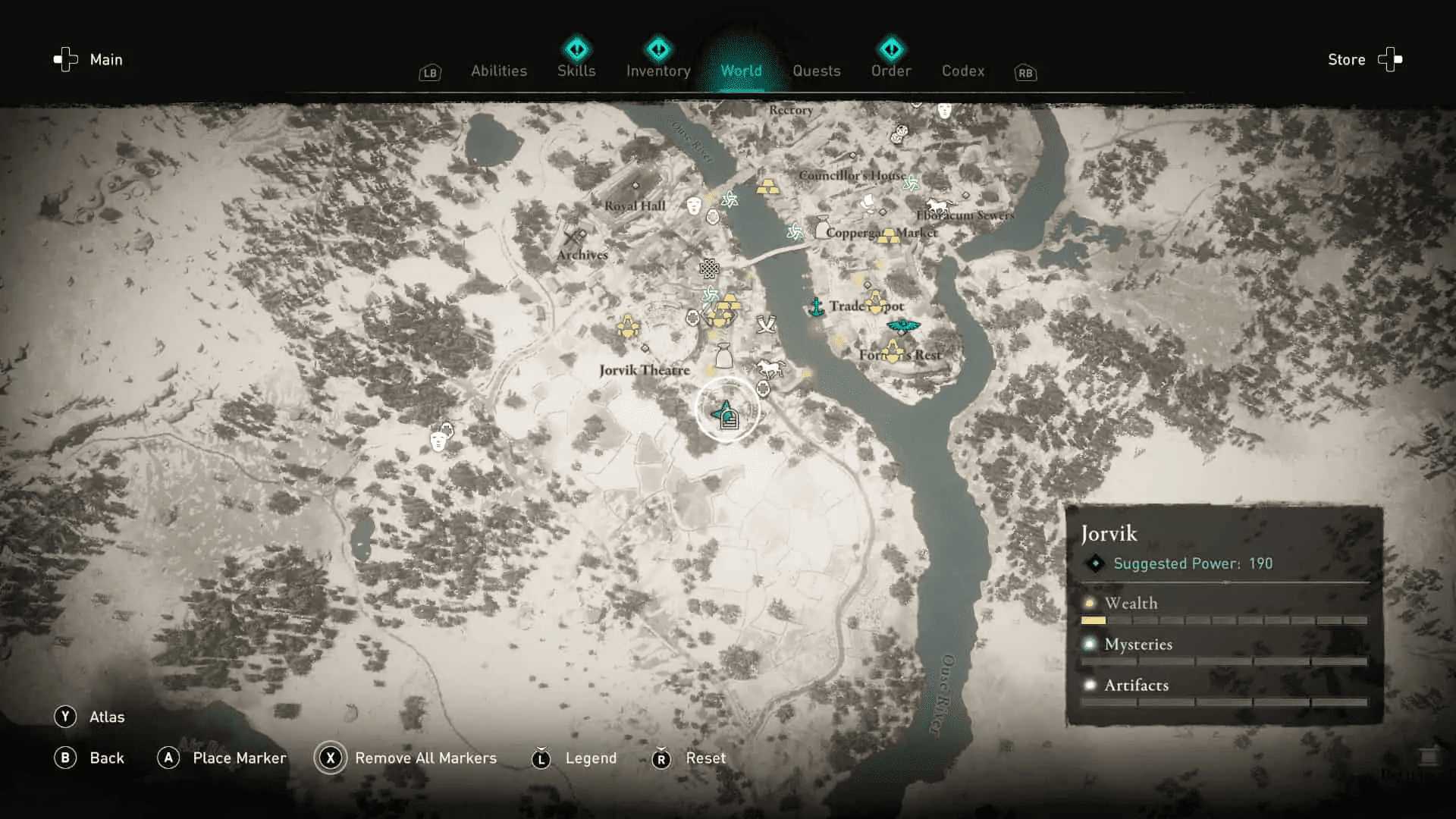The image size is (1456, 819).
Task: Click the gold ingots wealth icon at Coppergate Market
Action: coord(890,236)
